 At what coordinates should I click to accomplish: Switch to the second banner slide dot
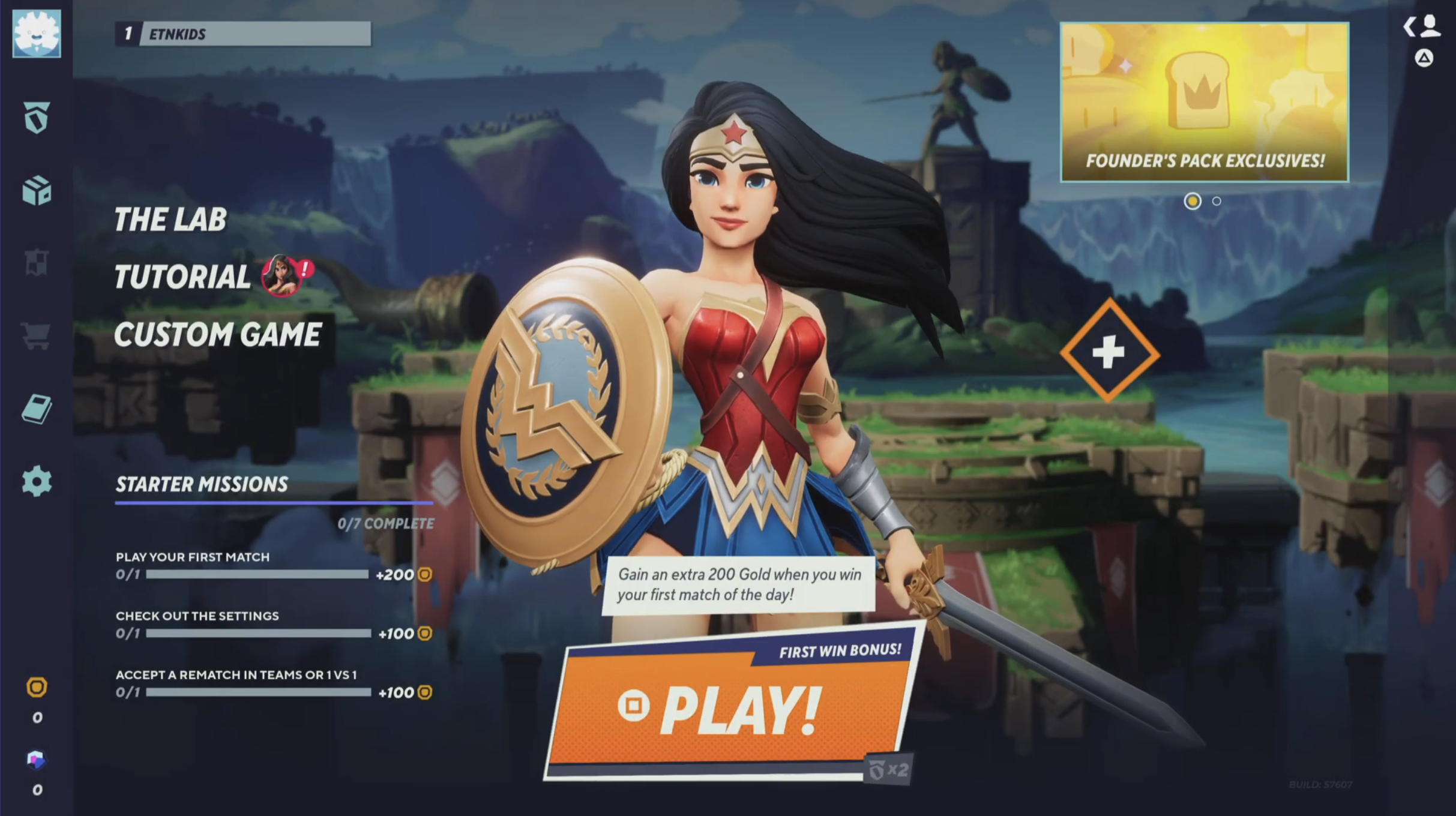coord(1217,202)
